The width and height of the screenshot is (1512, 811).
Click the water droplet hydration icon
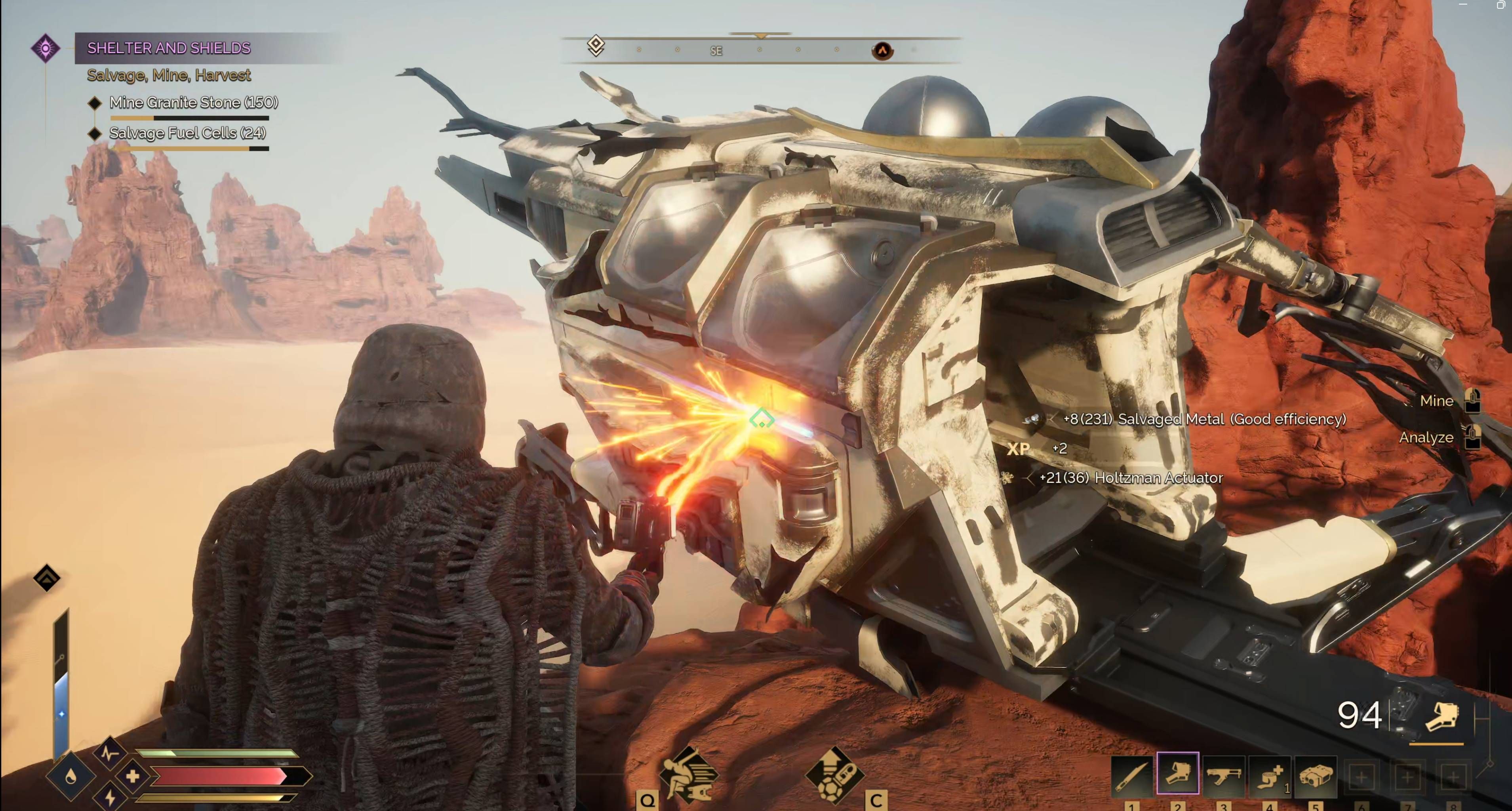(70, 777)
